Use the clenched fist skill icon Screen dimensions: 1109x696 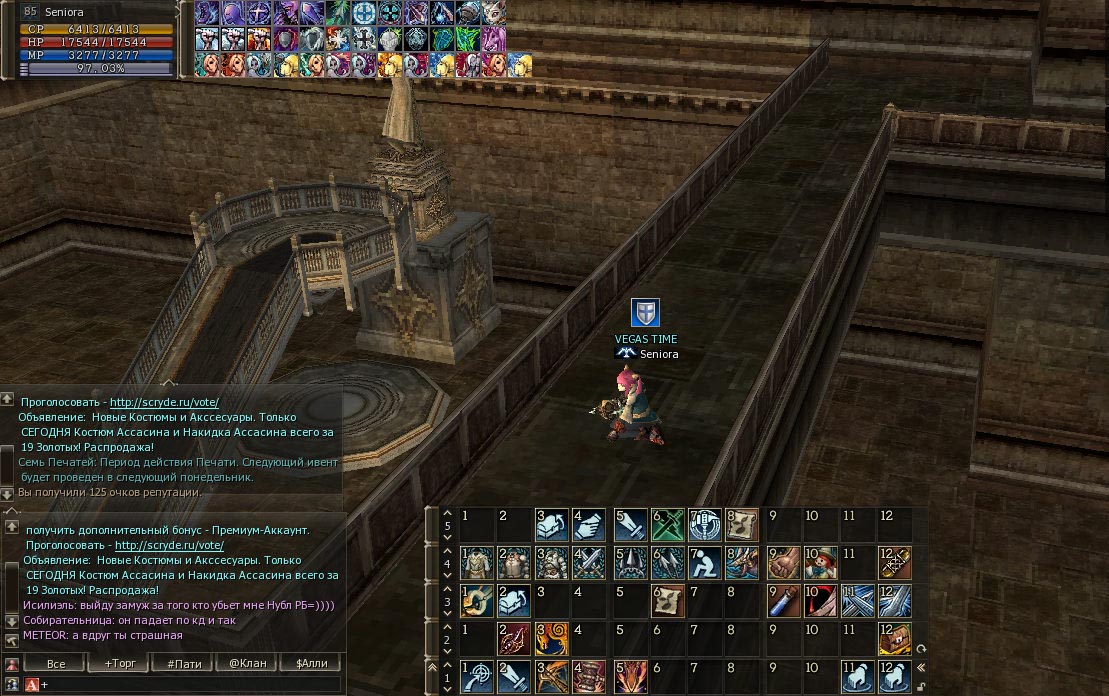pyautogui.click(x=782, y=562)
